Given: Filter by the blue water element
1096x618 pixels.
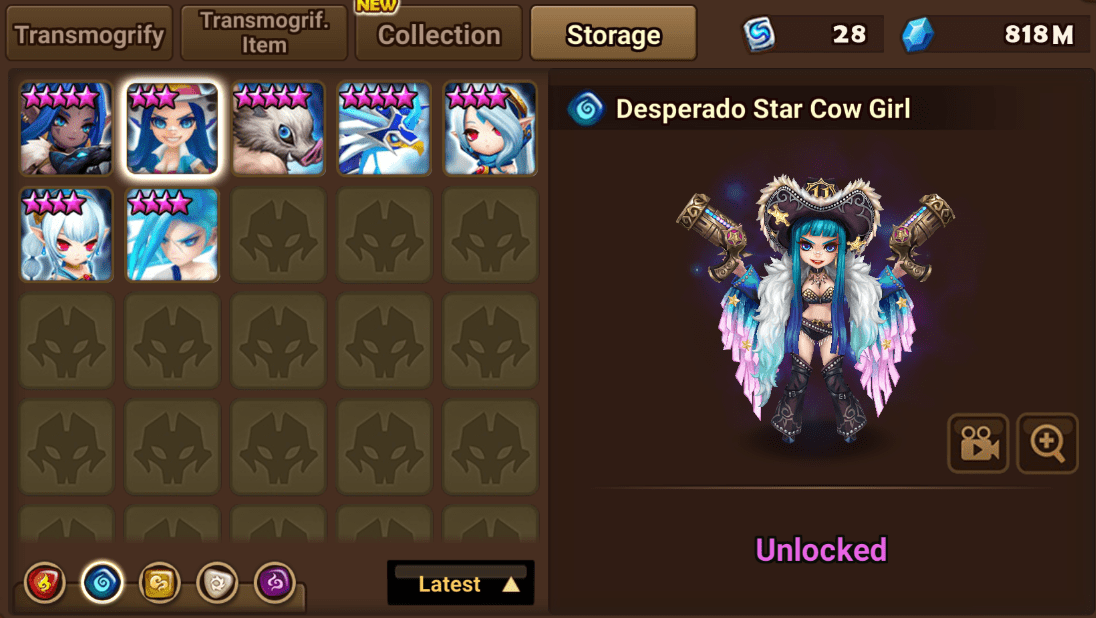Looking at the screenshot, I should (102, 582).
